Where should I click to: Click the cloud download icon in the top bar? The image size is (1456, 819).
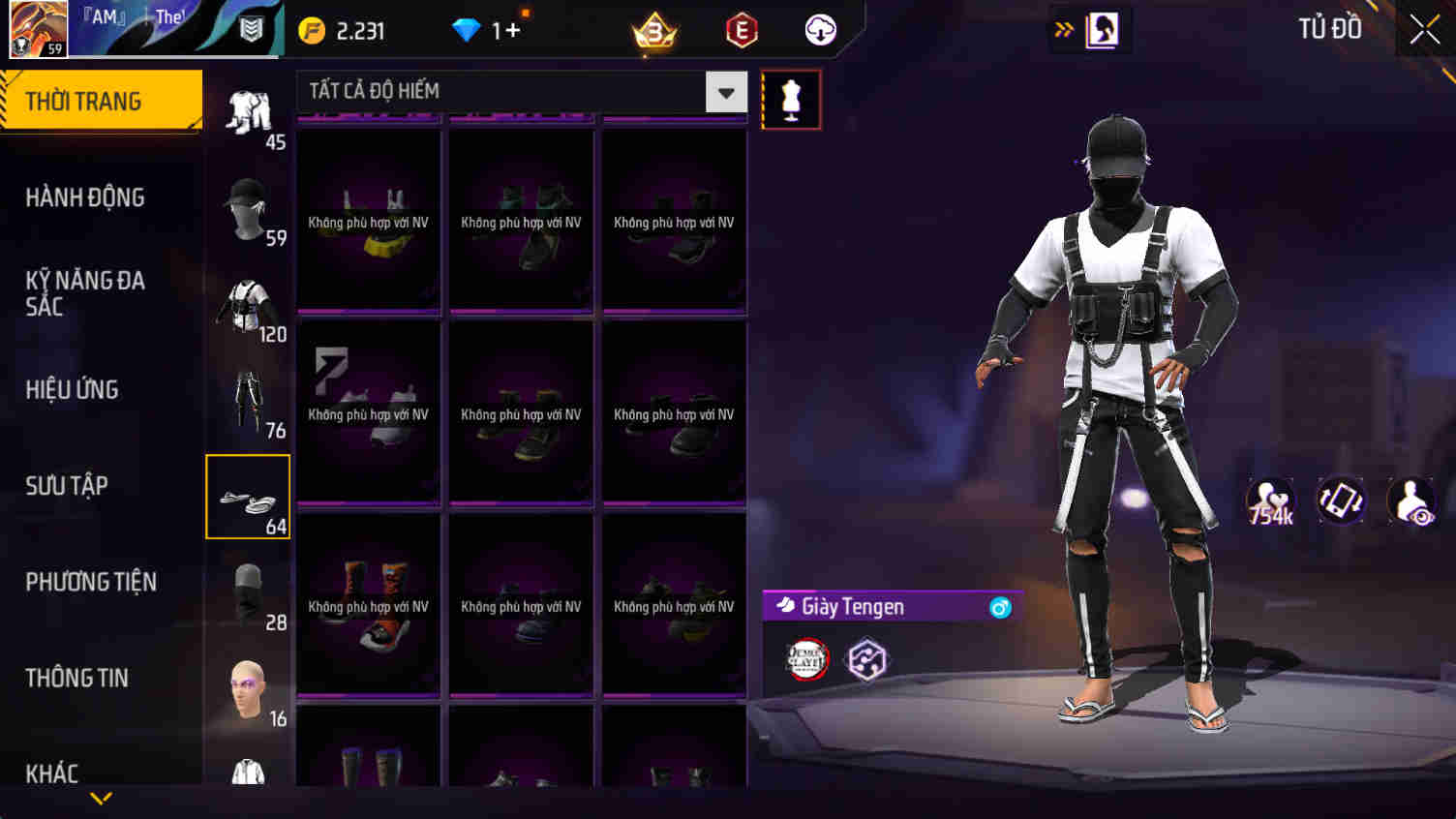coord(819,29)
